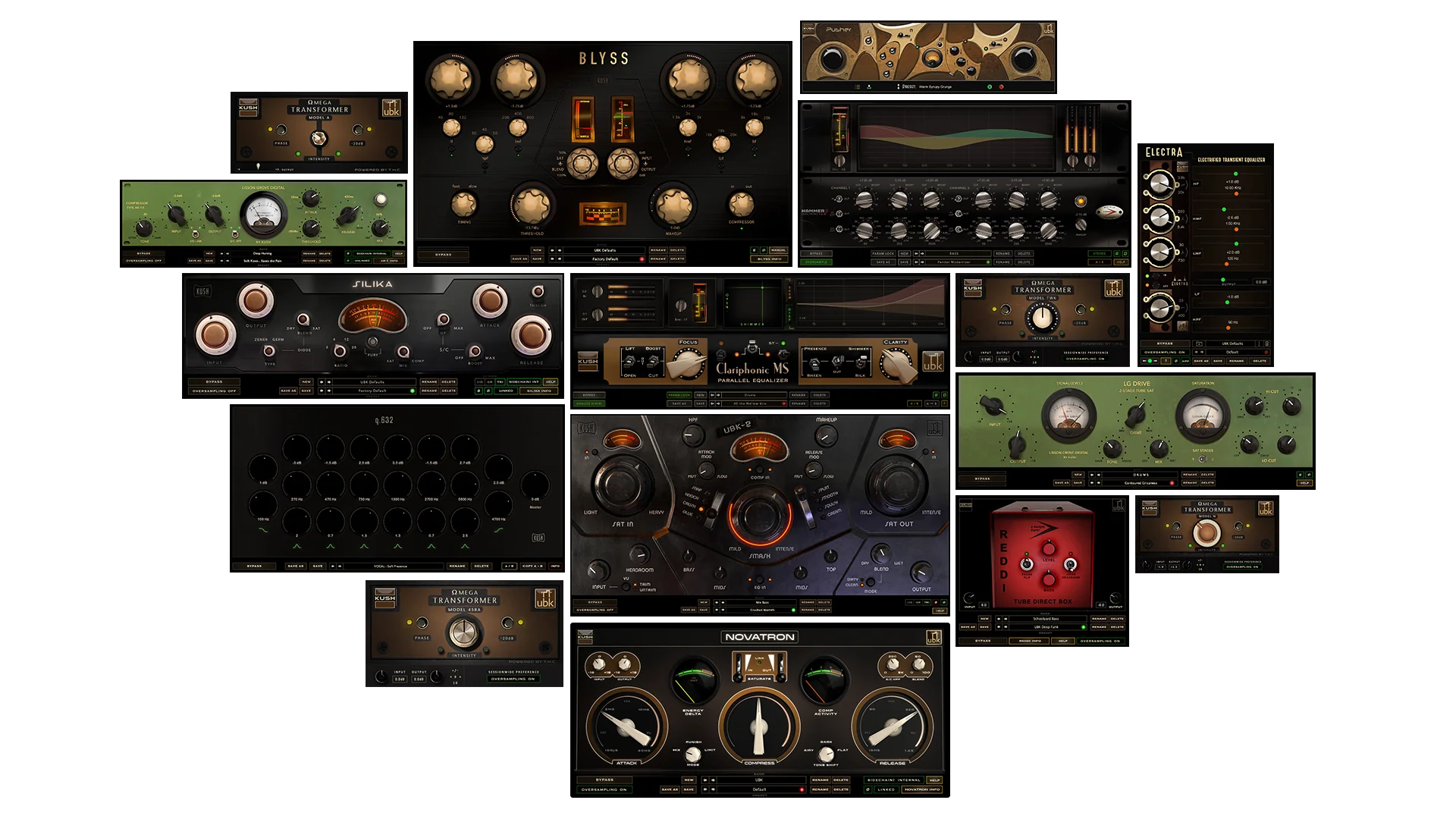Click the phase invert ø icon on Silika

coord(488,391)
